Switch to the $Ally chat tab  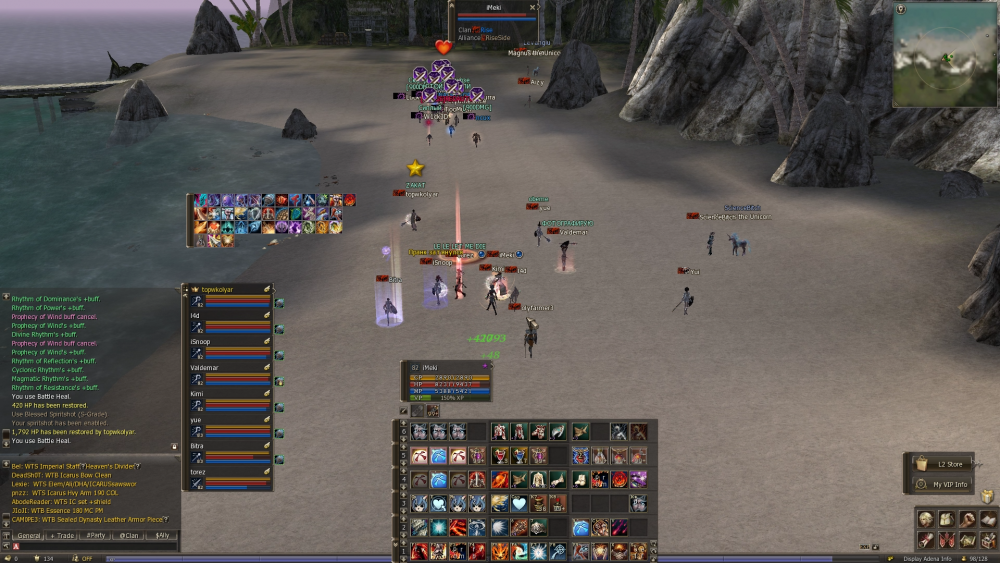(x=161, y=536)
